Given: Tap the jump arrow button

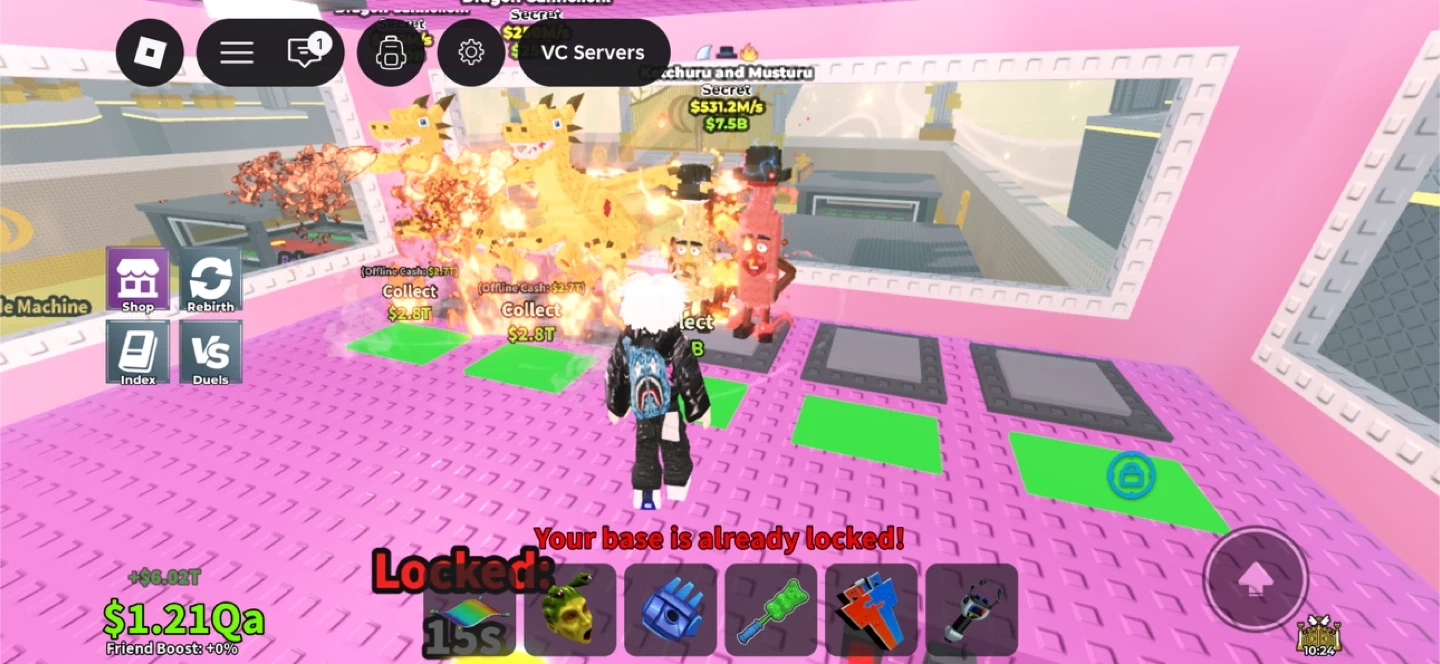Looking at the screenshot, I should pyautogui.click(x=1255, y=579).
